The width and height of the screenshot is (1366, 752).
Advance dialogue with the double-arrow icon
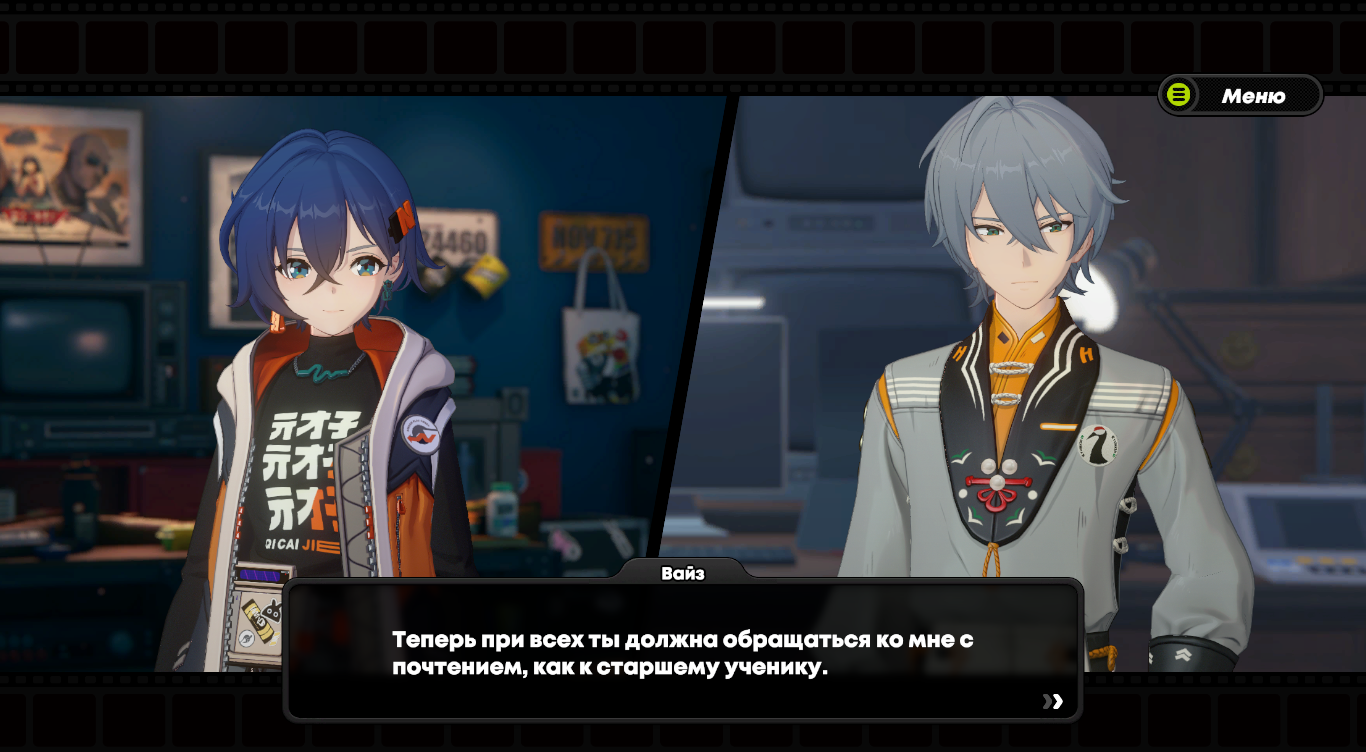[1053, 701]
